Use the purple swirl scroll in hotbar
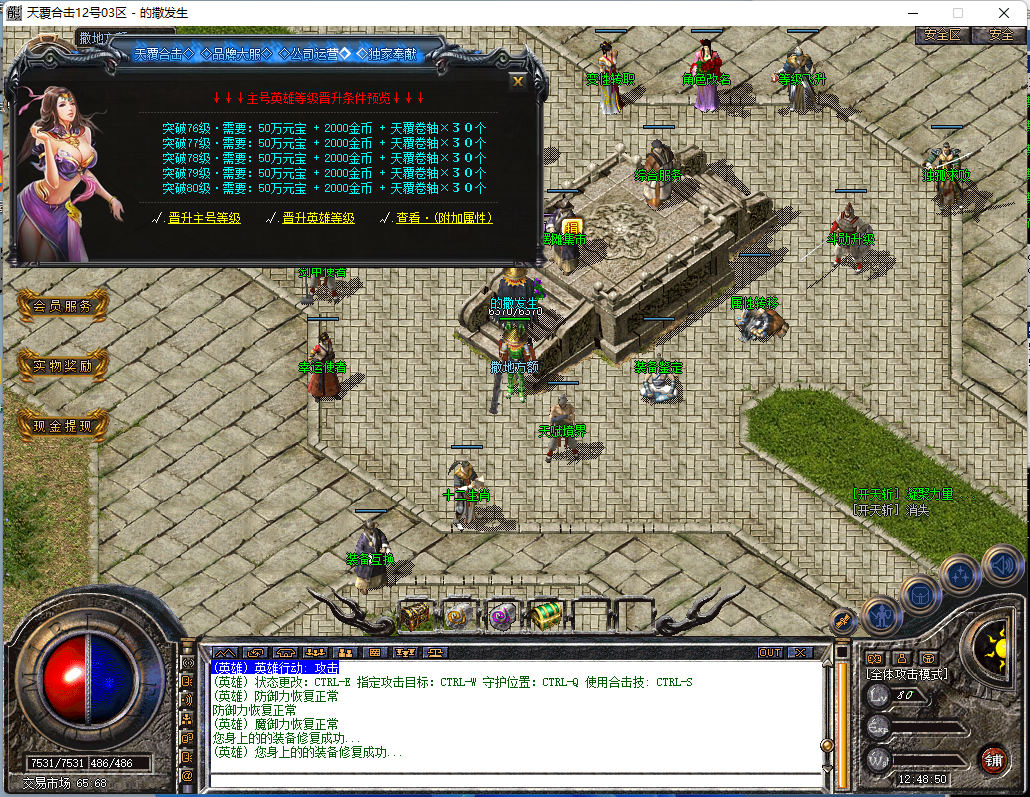1030x797 pixels. pyautogui.click(x=502, y=615)
